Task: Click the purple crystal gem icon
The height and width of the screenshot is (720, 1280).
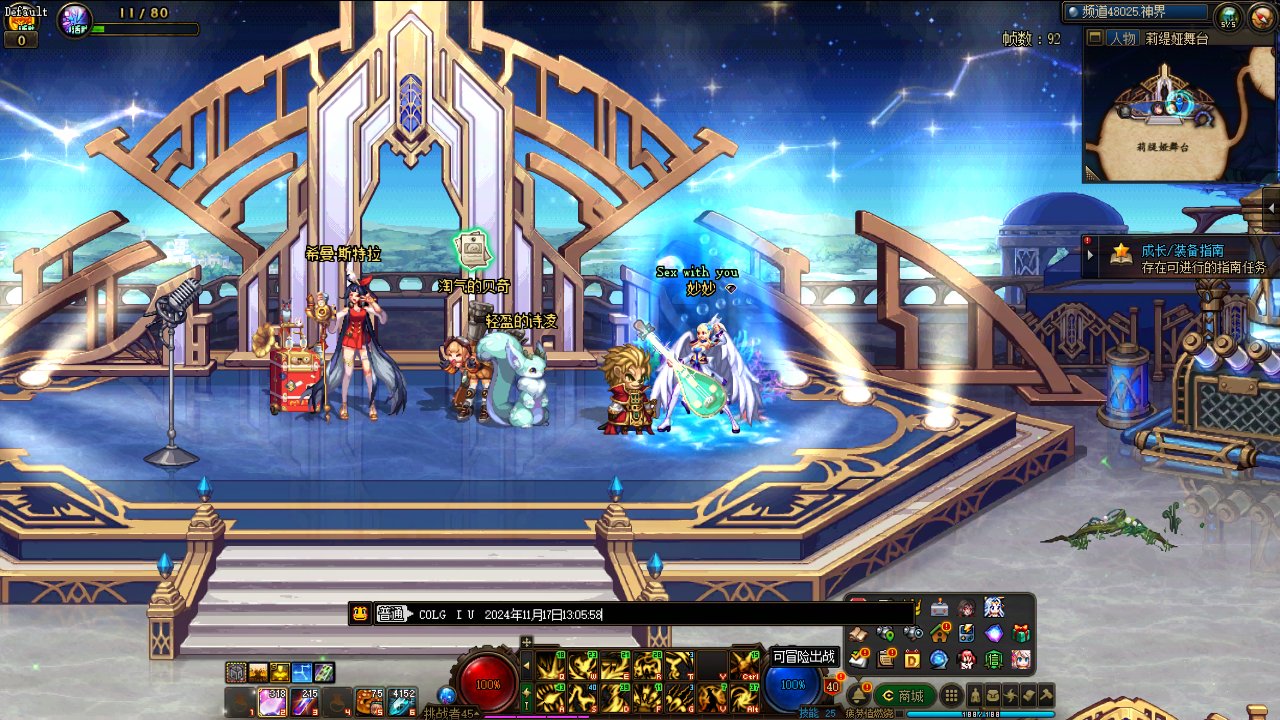Action: (993, 633)
